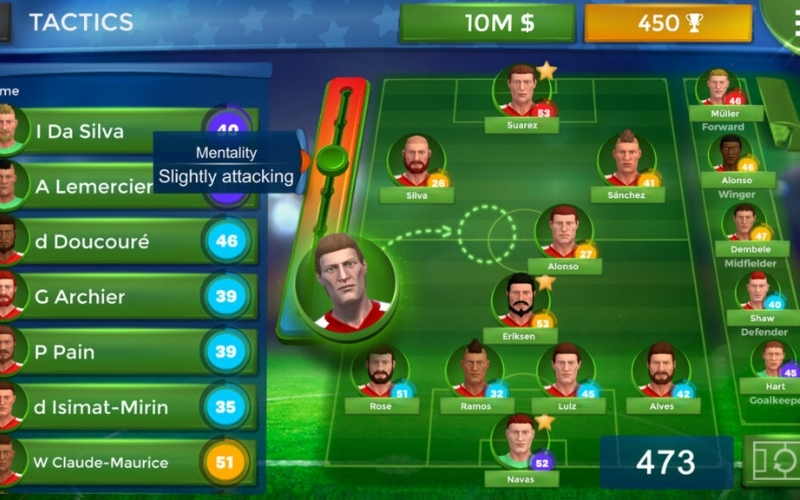Pick Silva on the formation
Viewport: 800px width, 500px height.
pyautogui.click(x=416, y=163)
